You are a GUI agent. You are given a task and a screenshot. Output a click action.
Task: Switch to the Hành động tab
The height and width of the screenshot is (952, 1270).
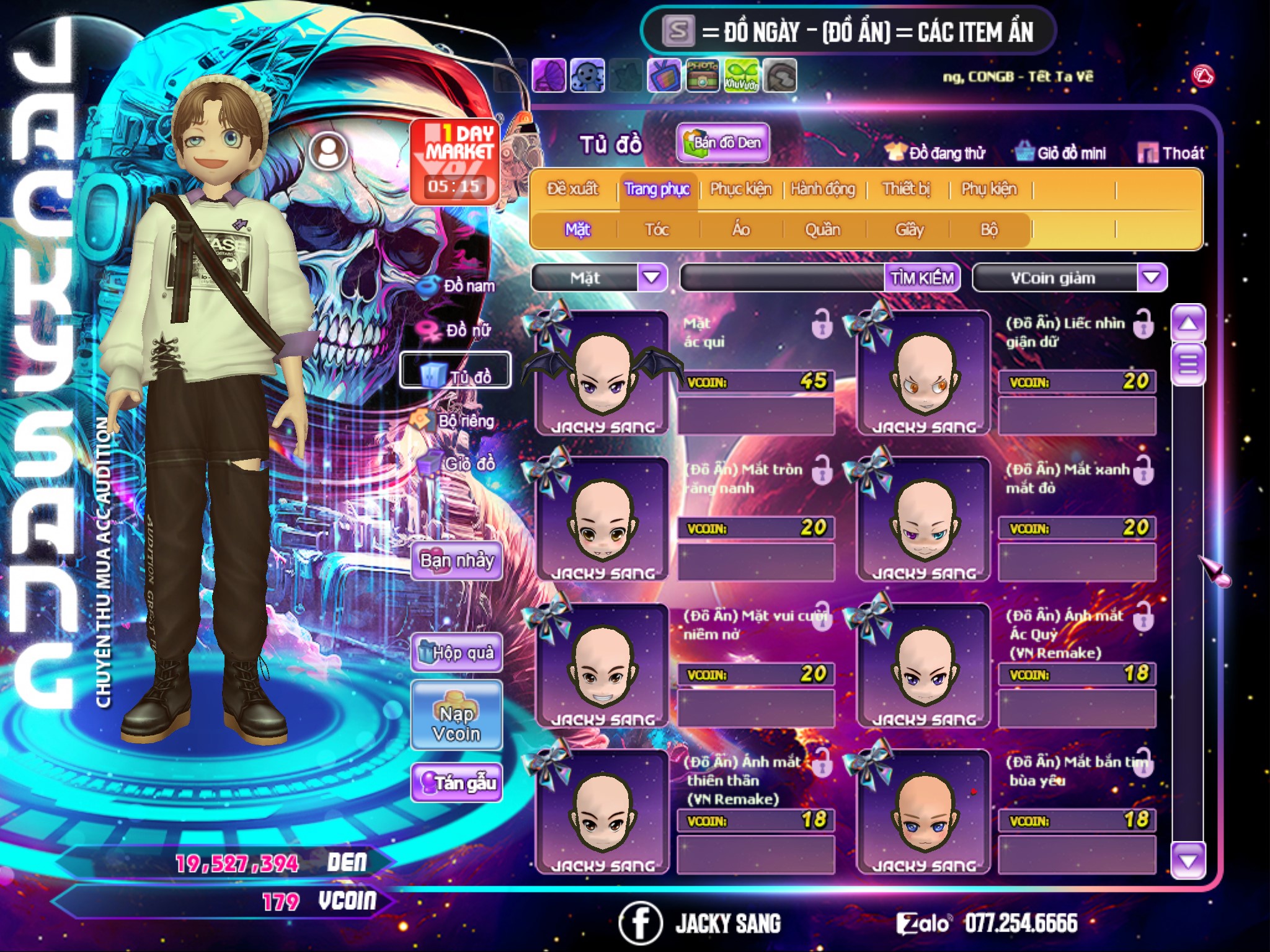point(823,189)
